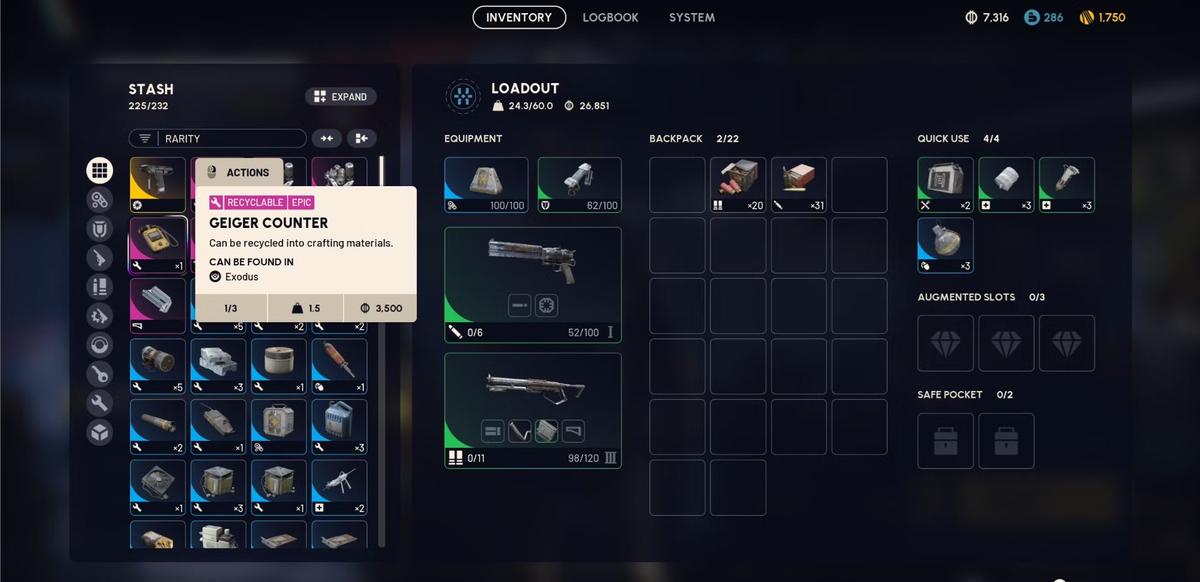
Task: Filter stash by the wrench category icon
Action: tap(99, 404)
